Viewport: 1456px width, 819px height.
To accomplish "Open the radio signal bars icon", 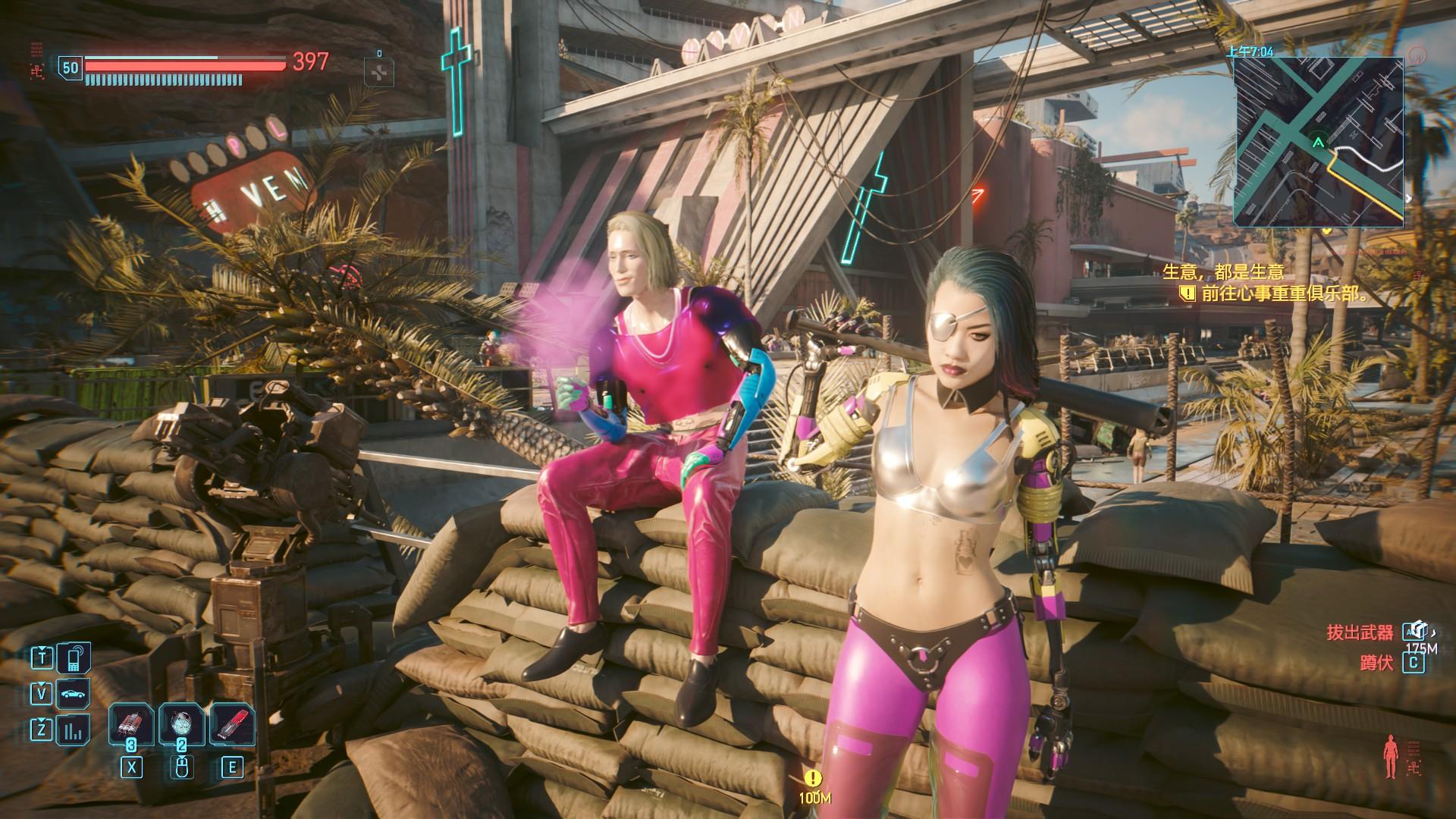I will (74, 730).
